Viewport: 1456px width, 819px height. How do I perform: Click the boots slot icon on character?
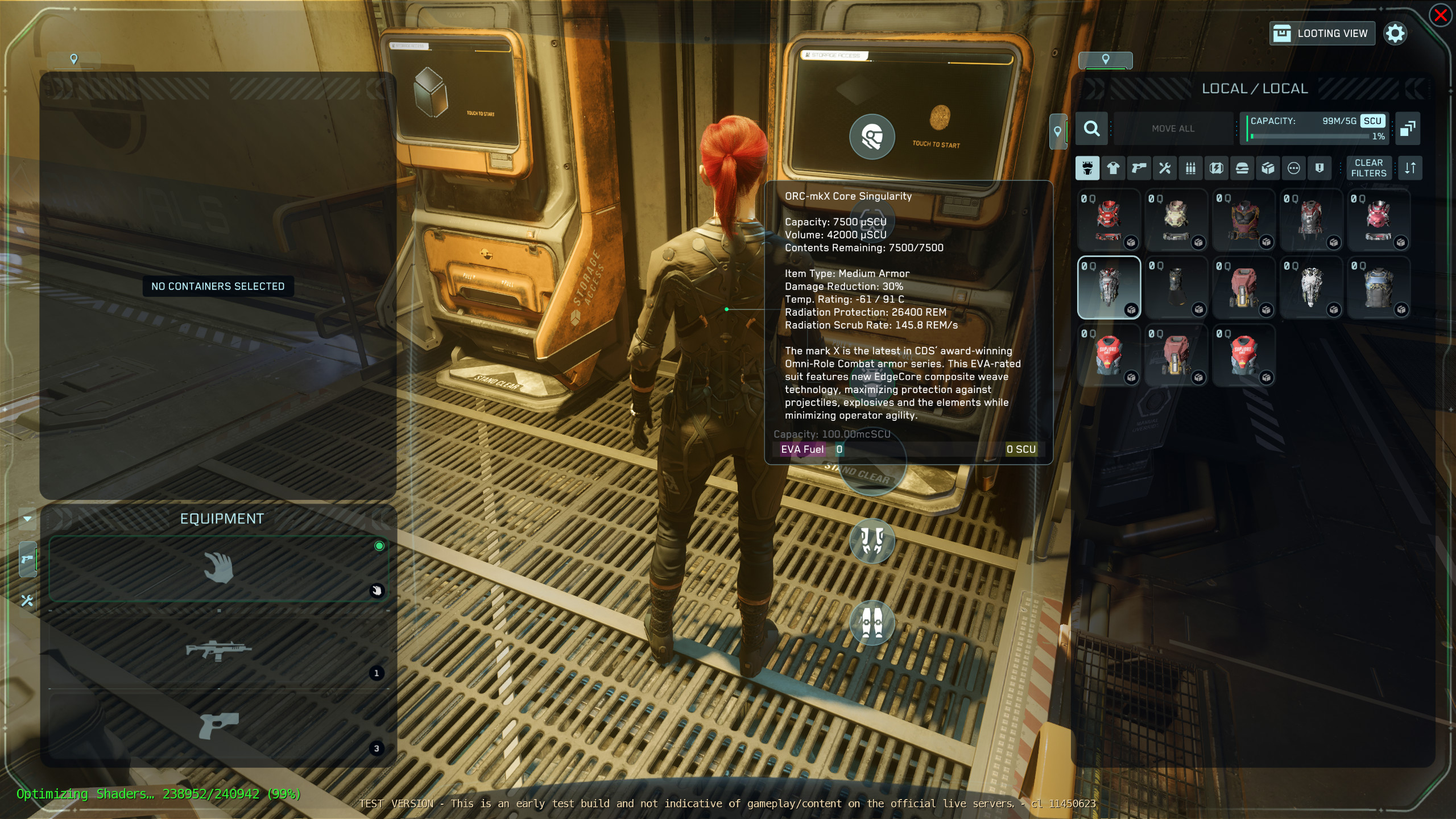coord(872,623)
